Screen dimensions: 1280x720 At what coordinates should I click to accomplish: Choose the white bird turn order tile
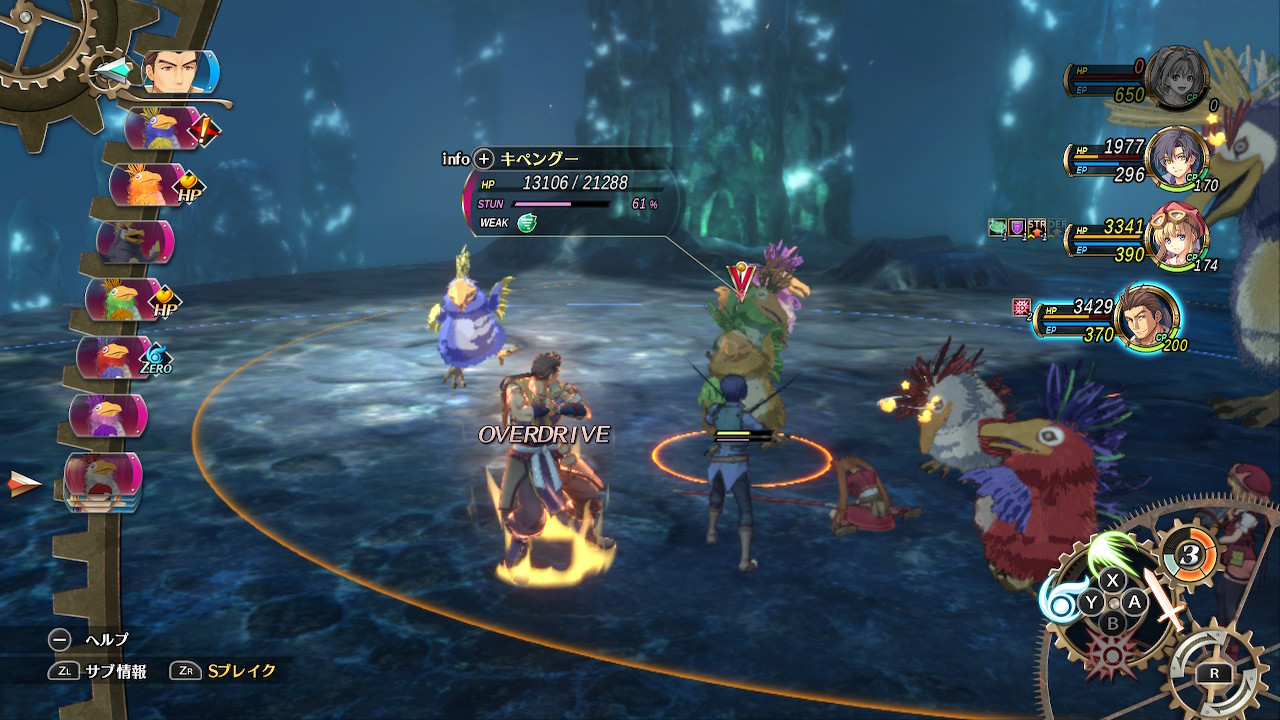(103, 476)
